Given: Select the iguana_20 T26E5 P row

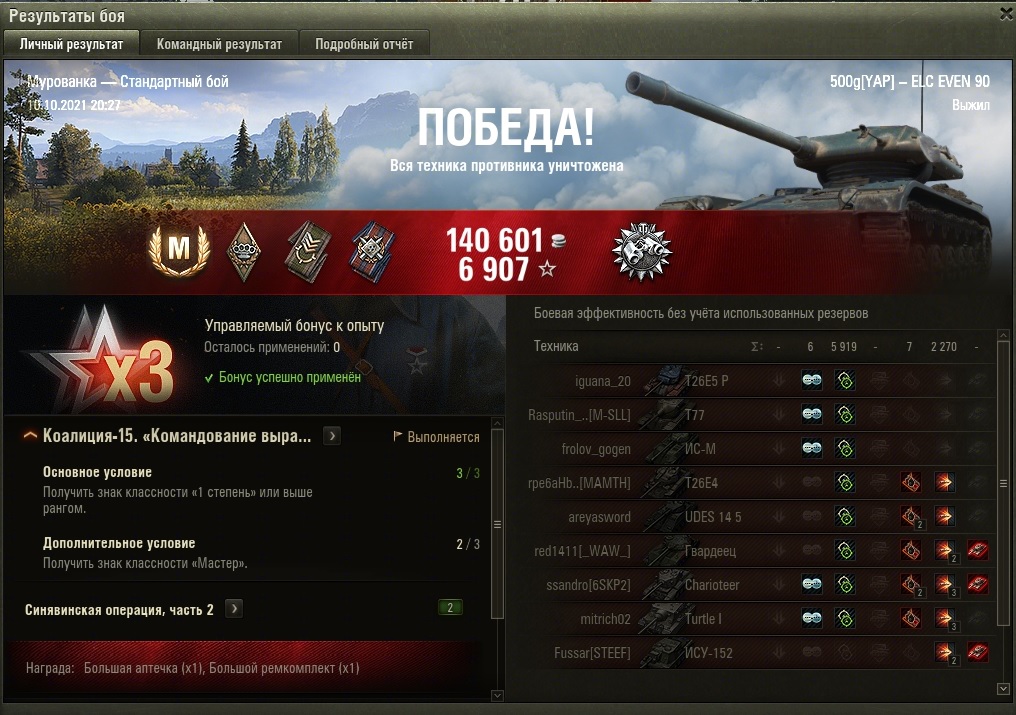Looking at the screenshot, I should click(700, 381).
